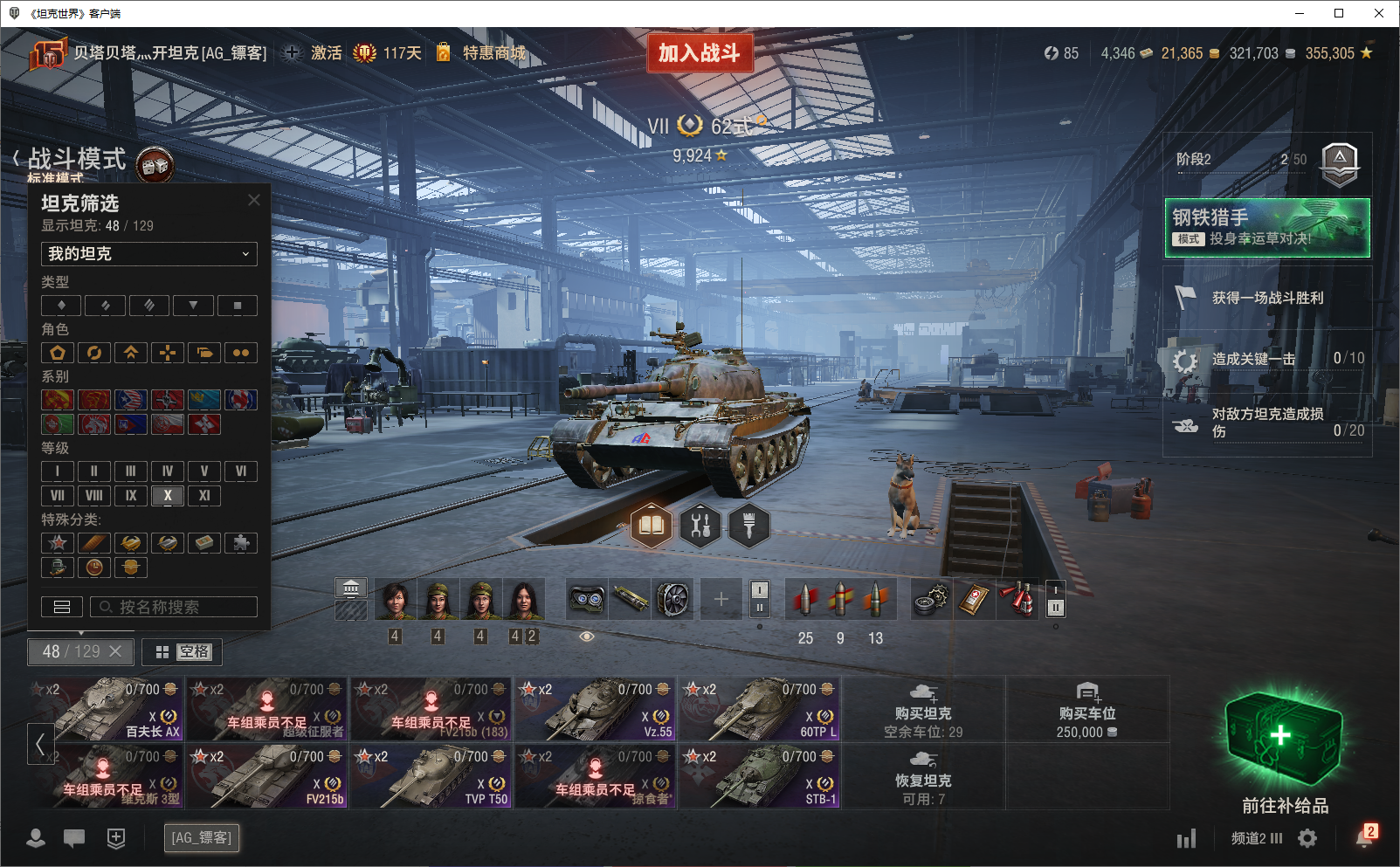Image resolution: width=1400 pixels, height=867 pixels.
Task: Choose the 60TP L tank card
Action: (x=760, y=709)
